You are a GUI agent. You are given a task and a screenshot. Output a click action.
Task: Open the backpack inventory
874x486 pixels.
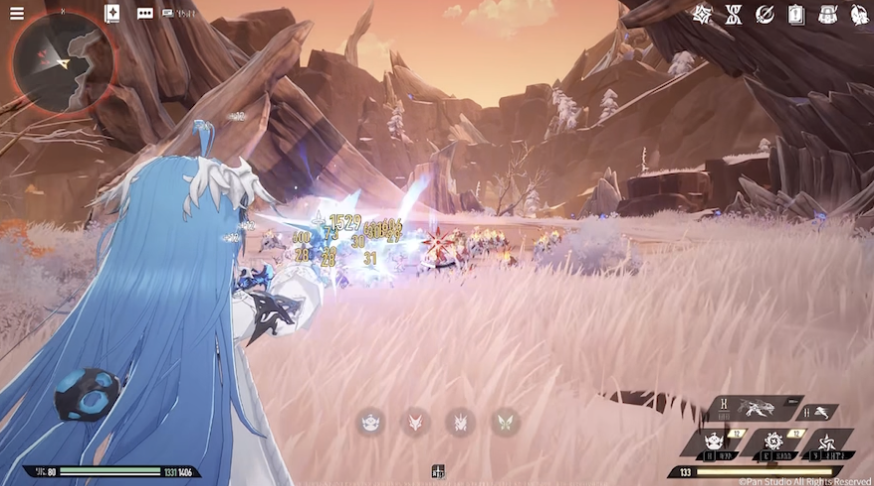click(x=827, y=14)
